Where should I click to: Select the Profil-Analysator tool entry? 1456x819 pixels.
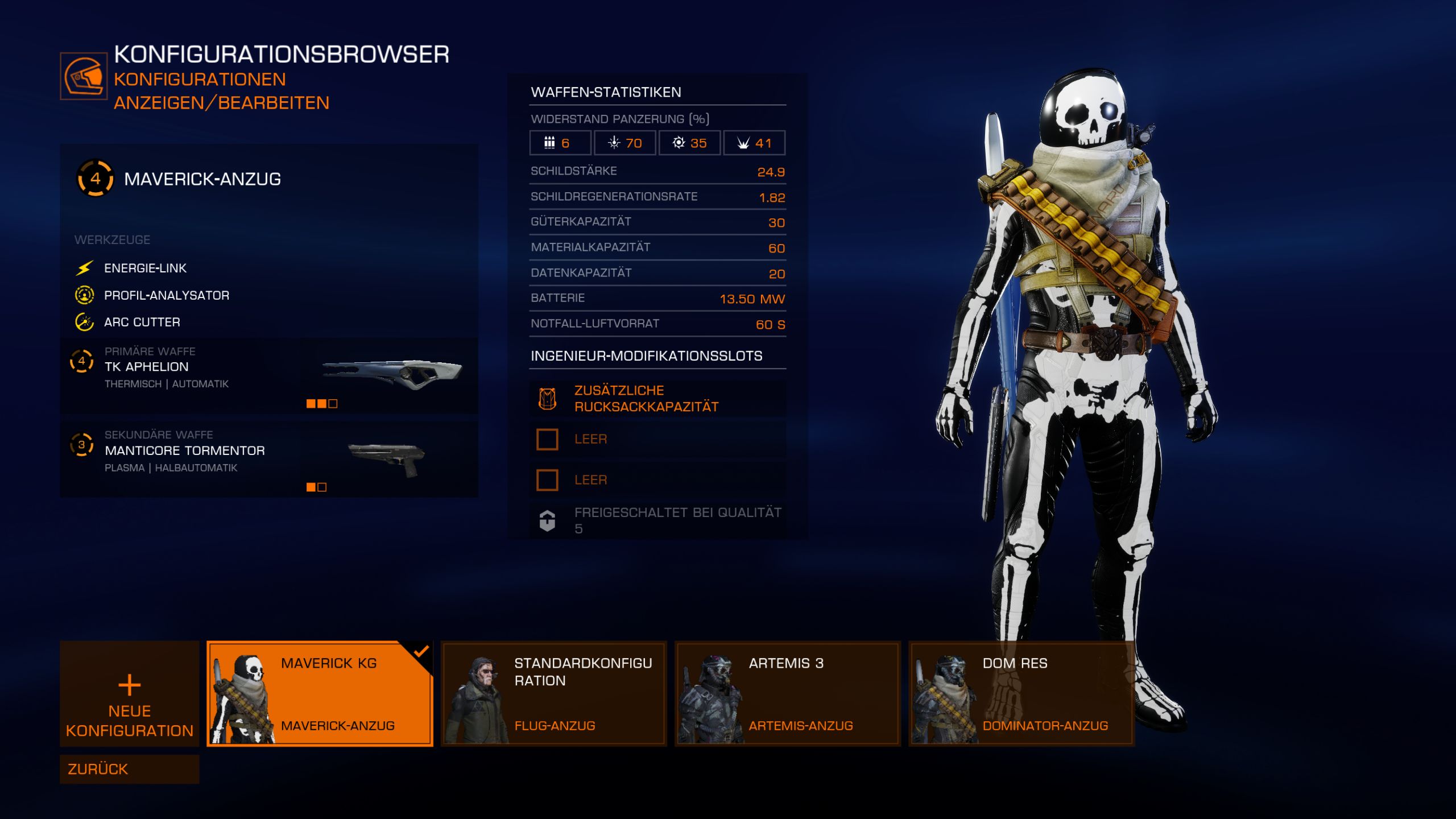(166, 295)
